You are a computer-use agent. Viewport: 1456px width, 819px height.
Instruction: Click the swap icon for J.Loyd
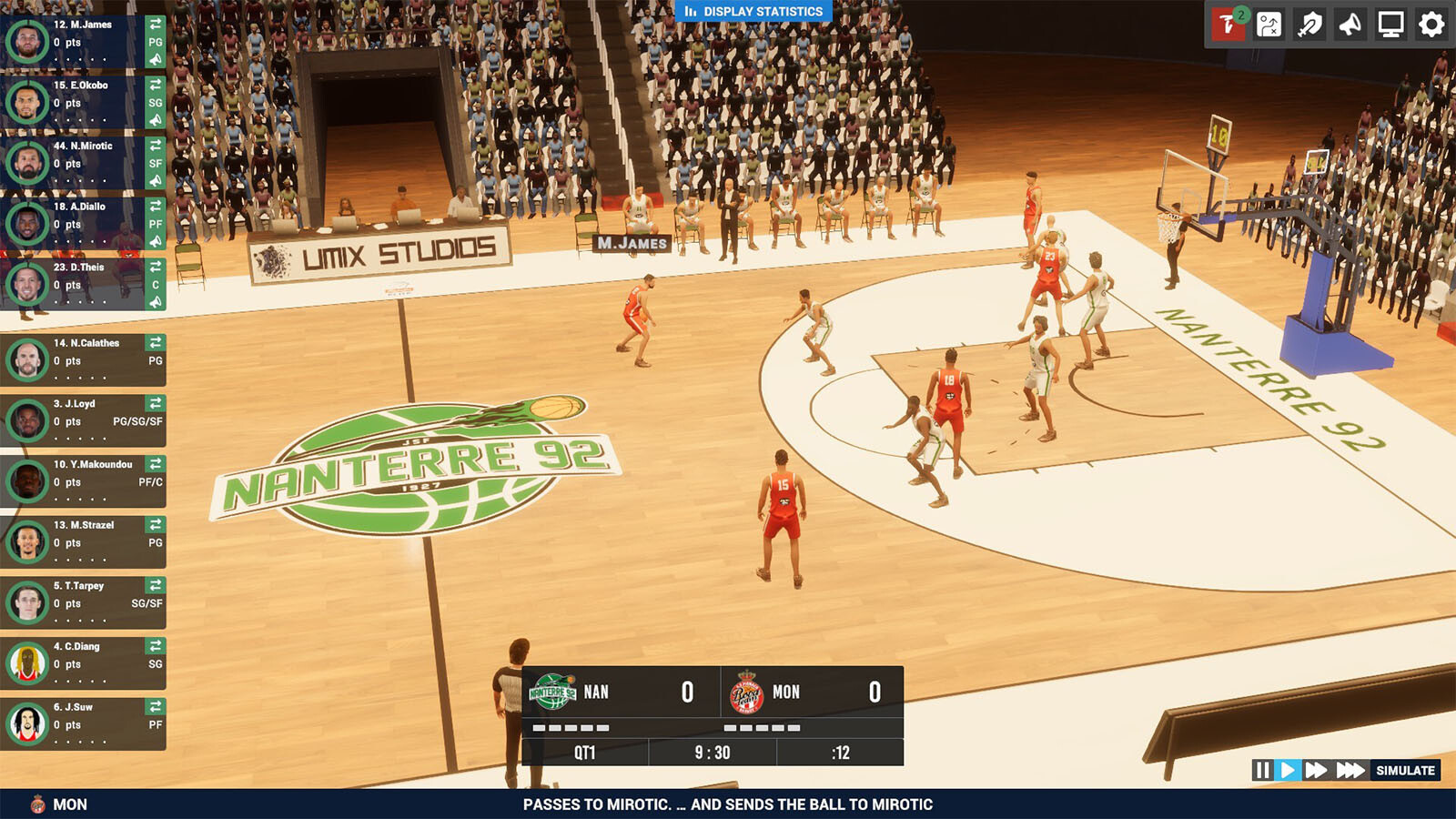(x=156, y=403)
